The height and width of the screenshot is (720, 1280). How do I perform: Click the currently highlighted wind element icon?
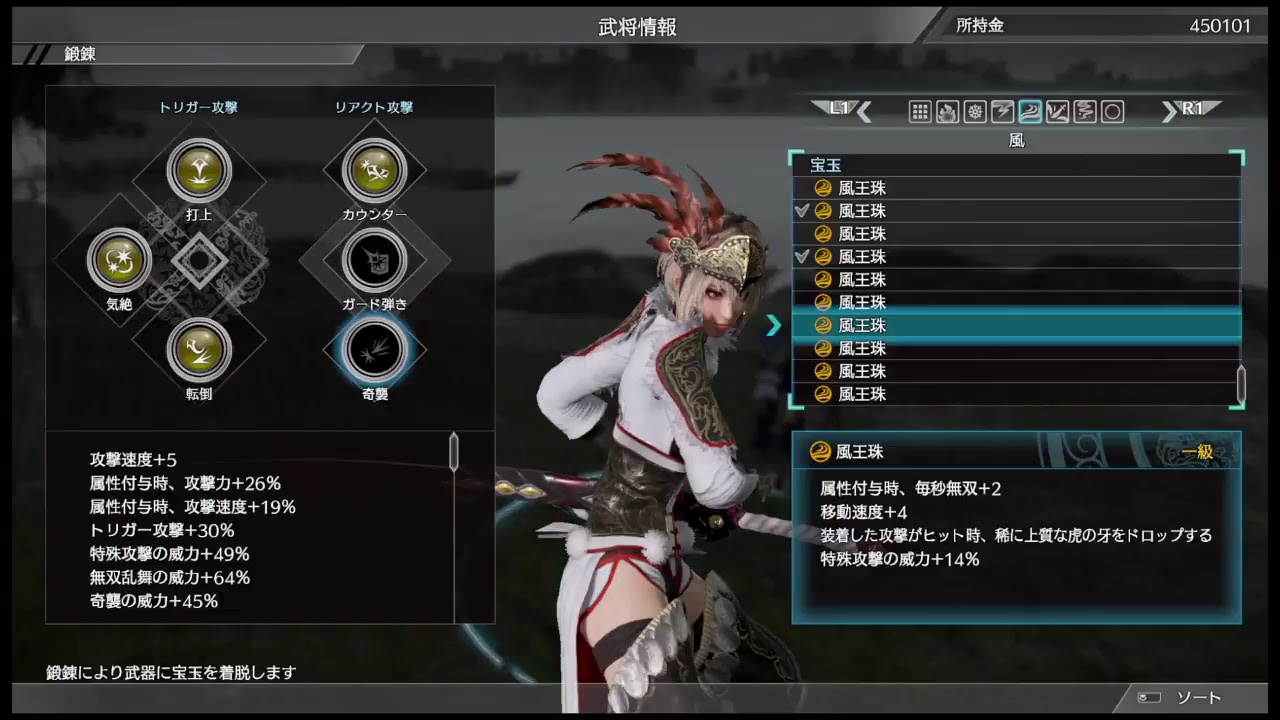tap(1029, 112)
